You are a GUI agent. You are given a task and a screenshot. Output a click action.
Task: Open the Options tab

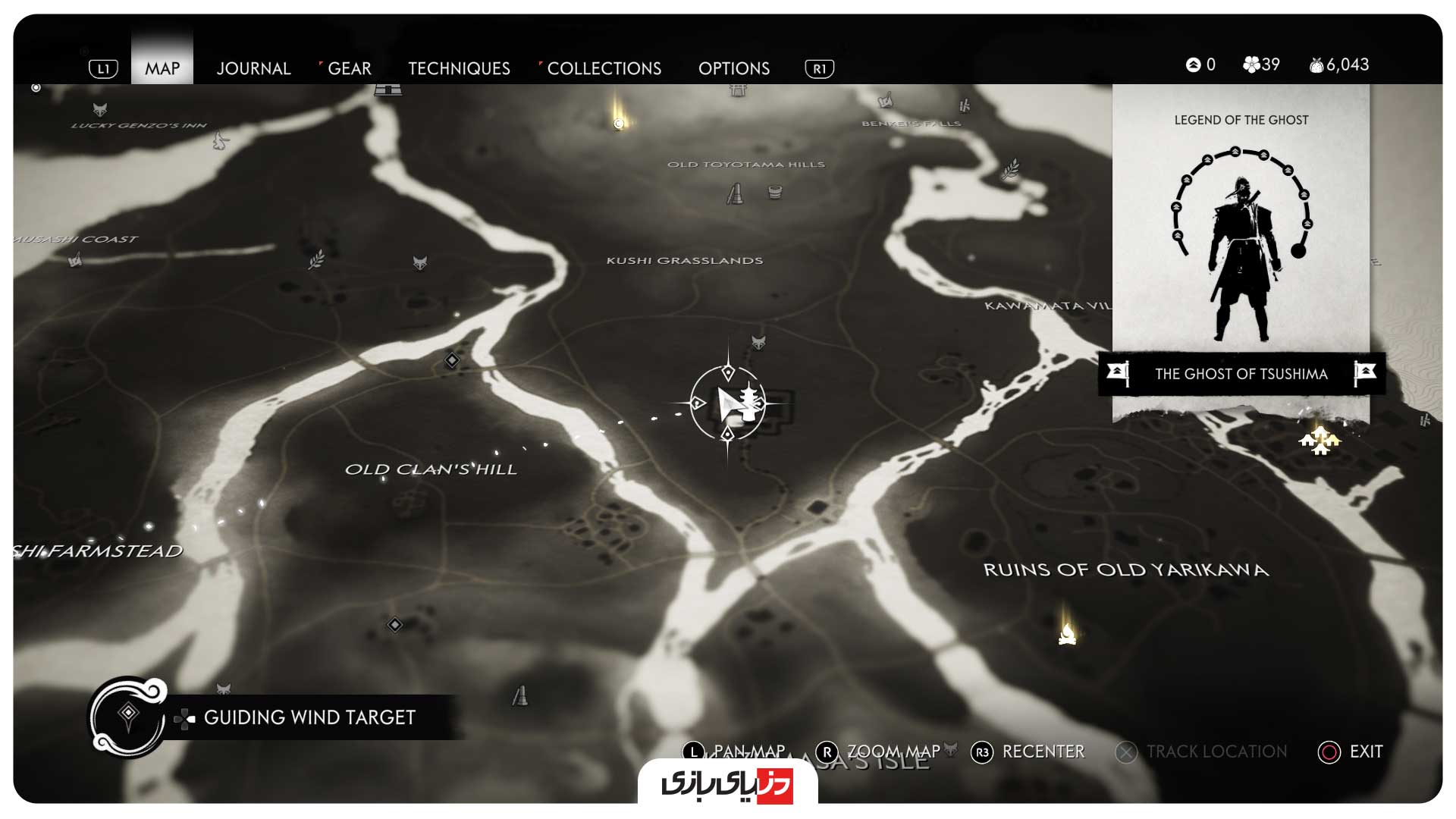tap(733, 68)
